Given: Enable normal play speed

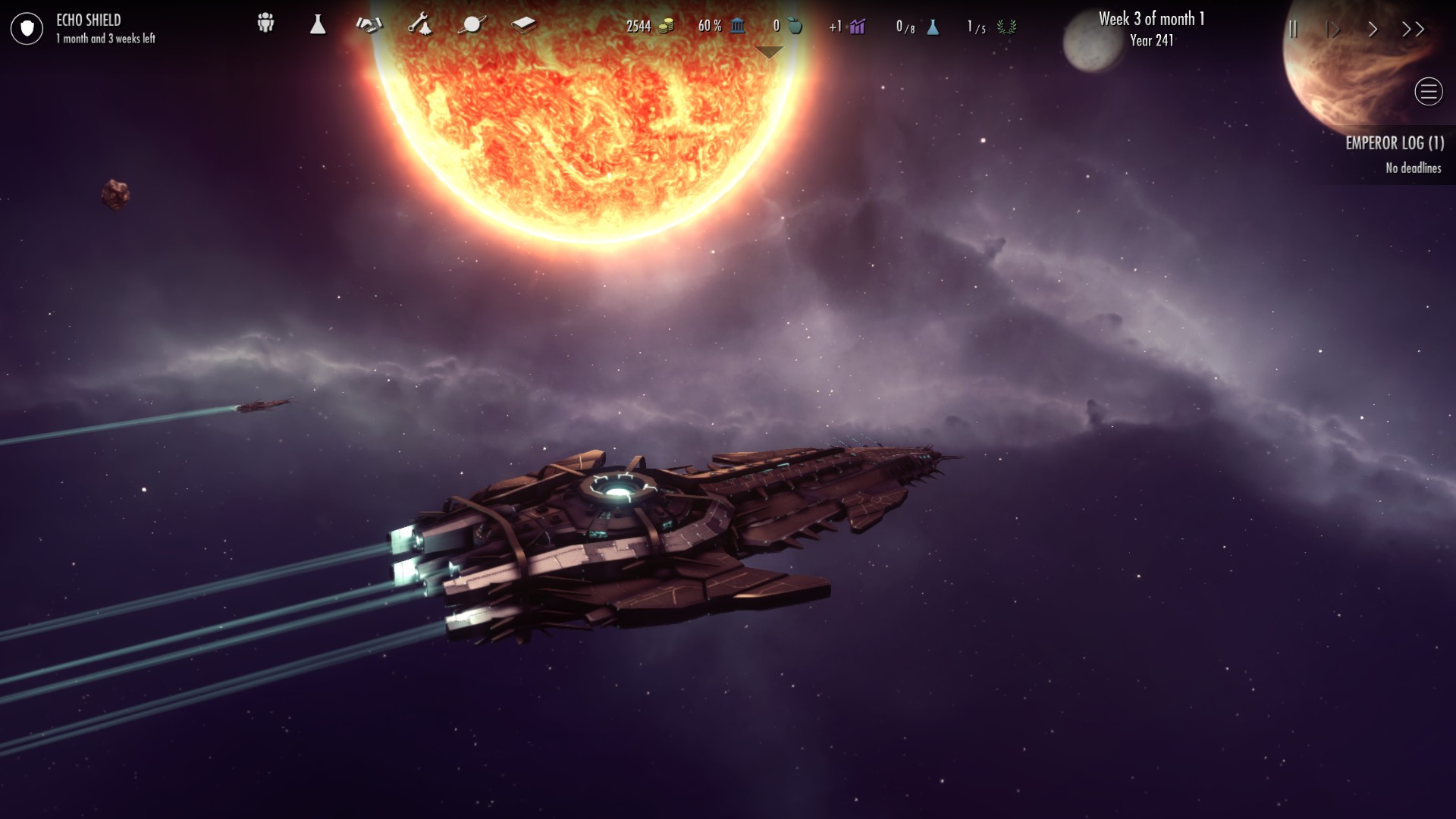Looking at the screenshot, I should pyautogui.click(x=1332, y=30).
